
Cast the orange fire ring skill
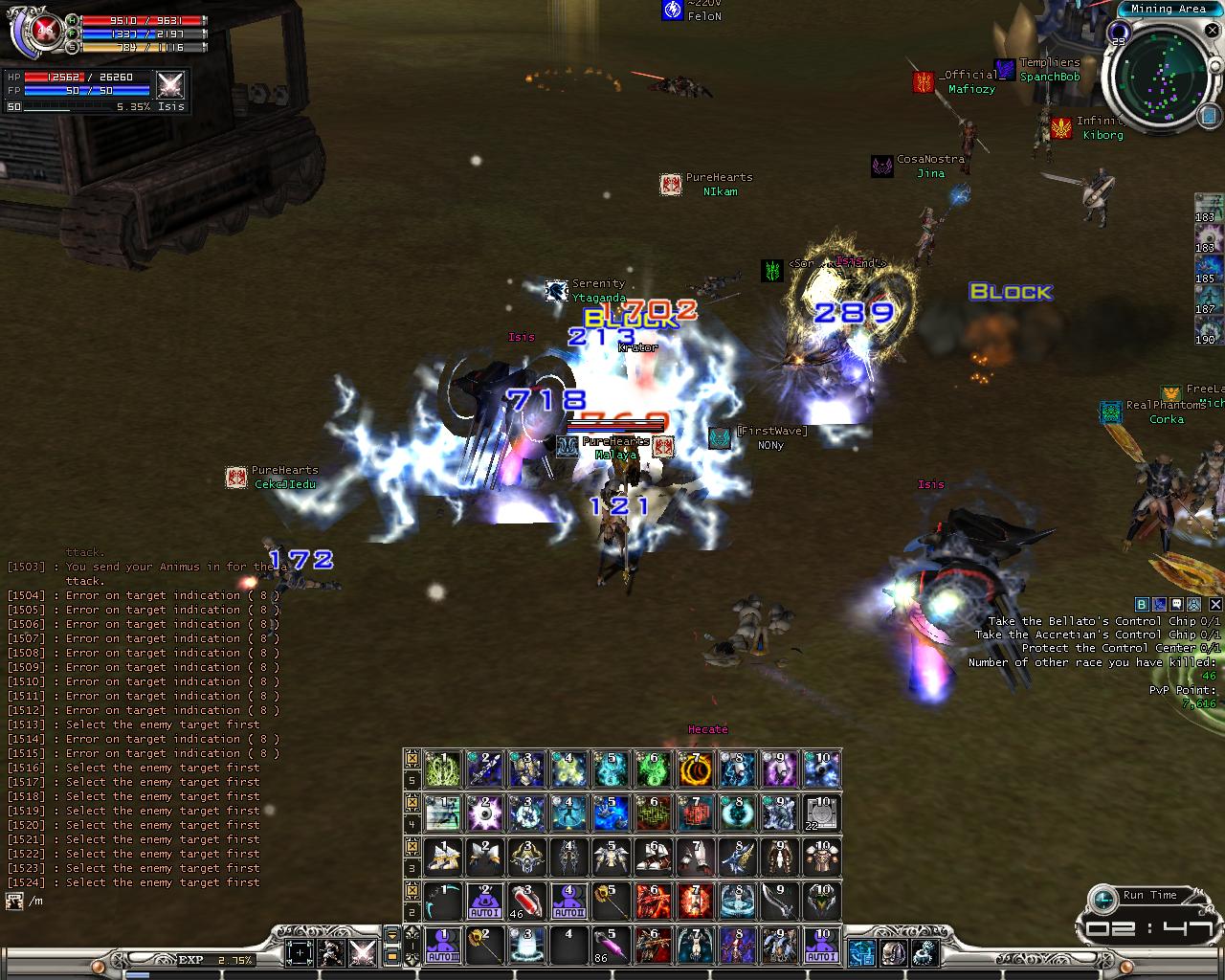pos(696,768)
